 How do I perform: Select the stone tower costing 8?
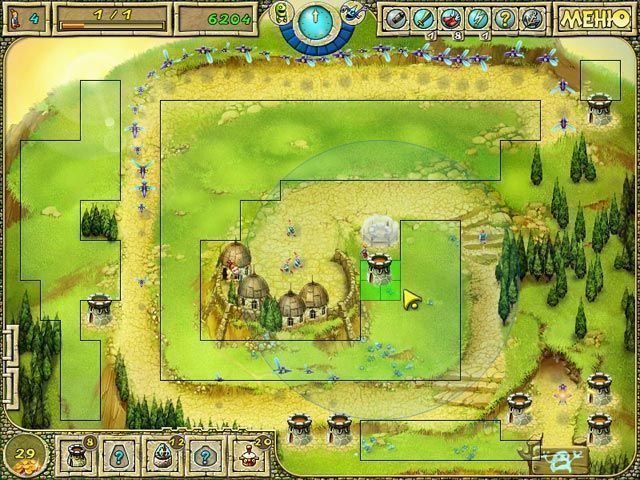tap(75, 456)
